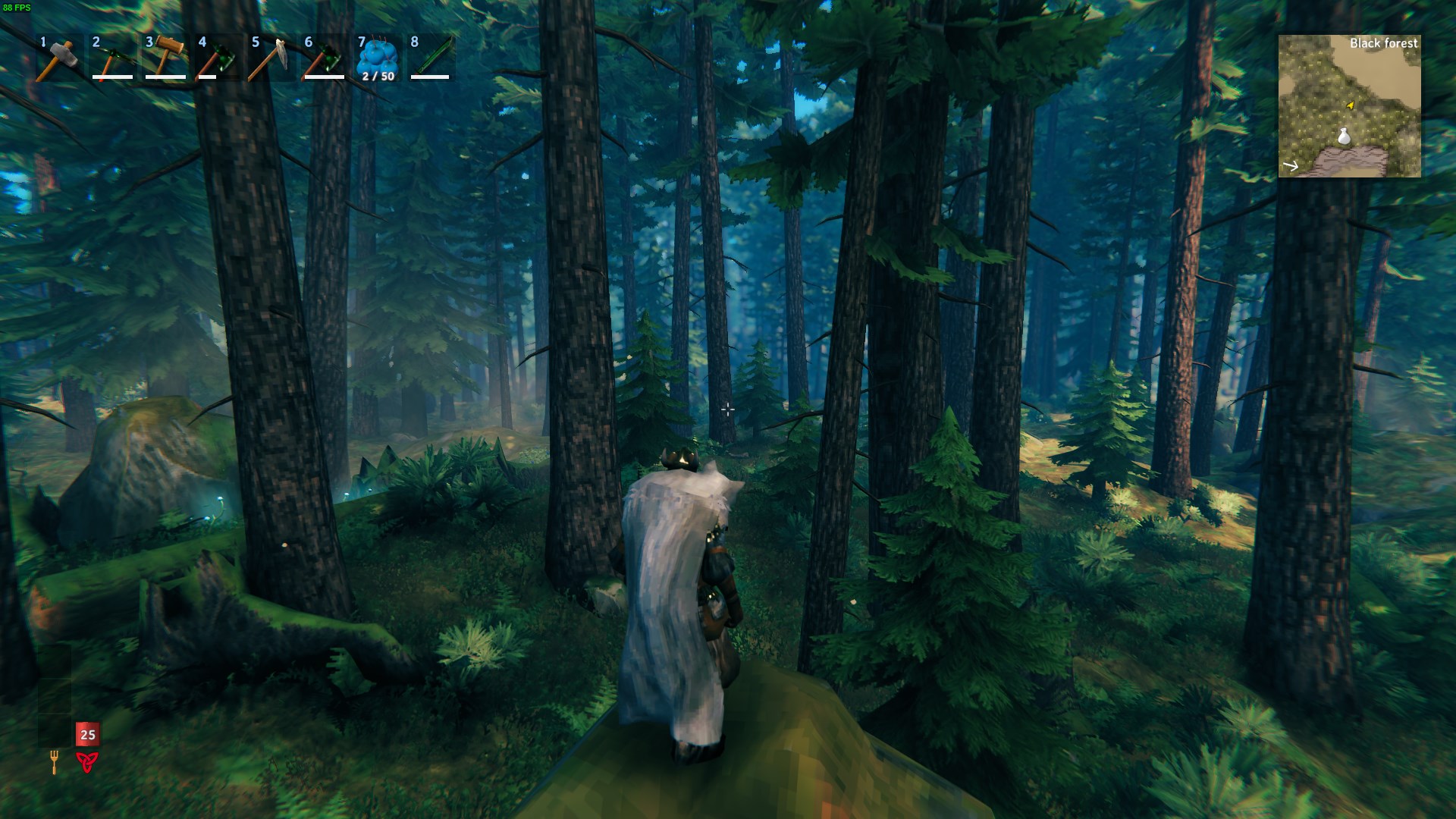Select the iron sledge in slot 1
This screenshot has height=819, width=1456.
[x=59, y=58]
